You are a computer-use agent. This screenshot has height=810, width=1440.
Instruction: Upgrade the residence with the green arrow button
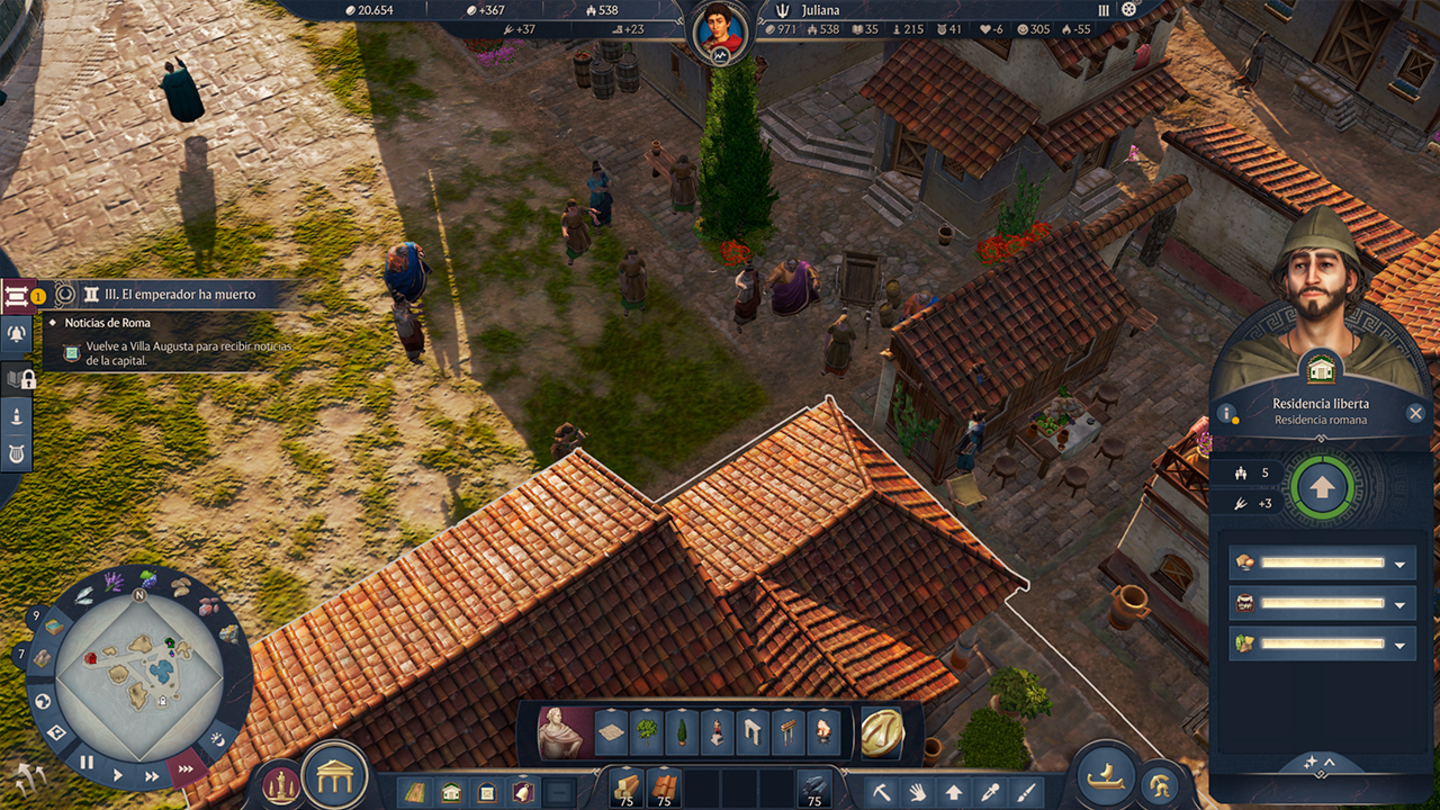(x=1322, y=488)
